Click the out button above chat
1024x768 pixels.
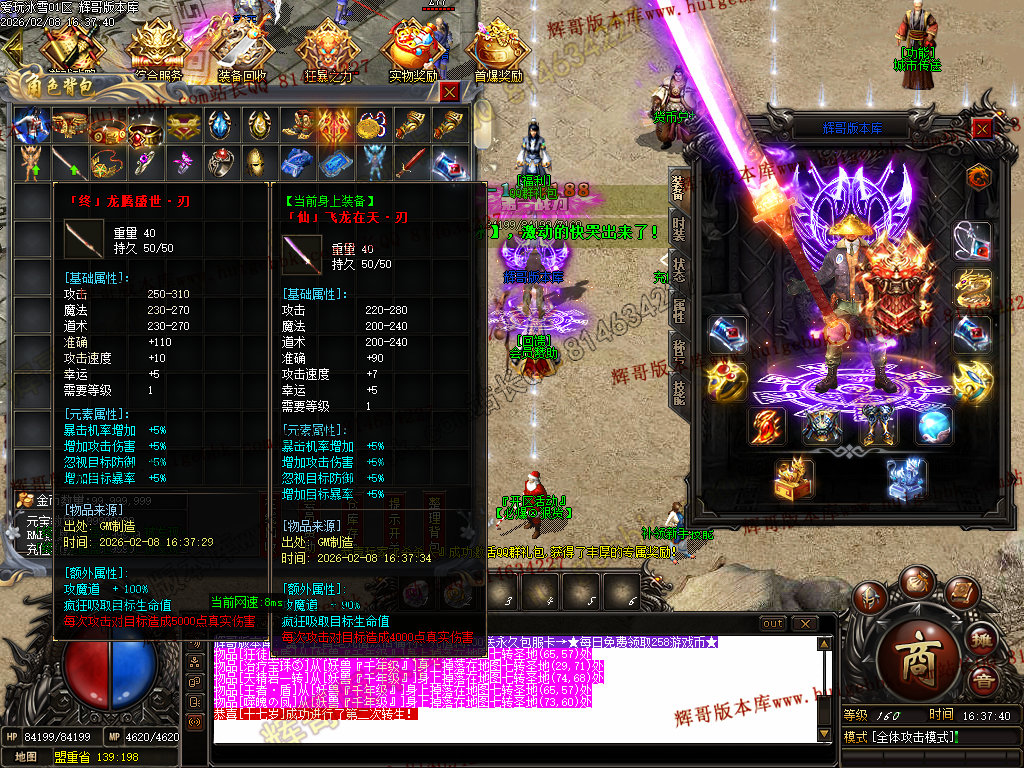(773, 624)
